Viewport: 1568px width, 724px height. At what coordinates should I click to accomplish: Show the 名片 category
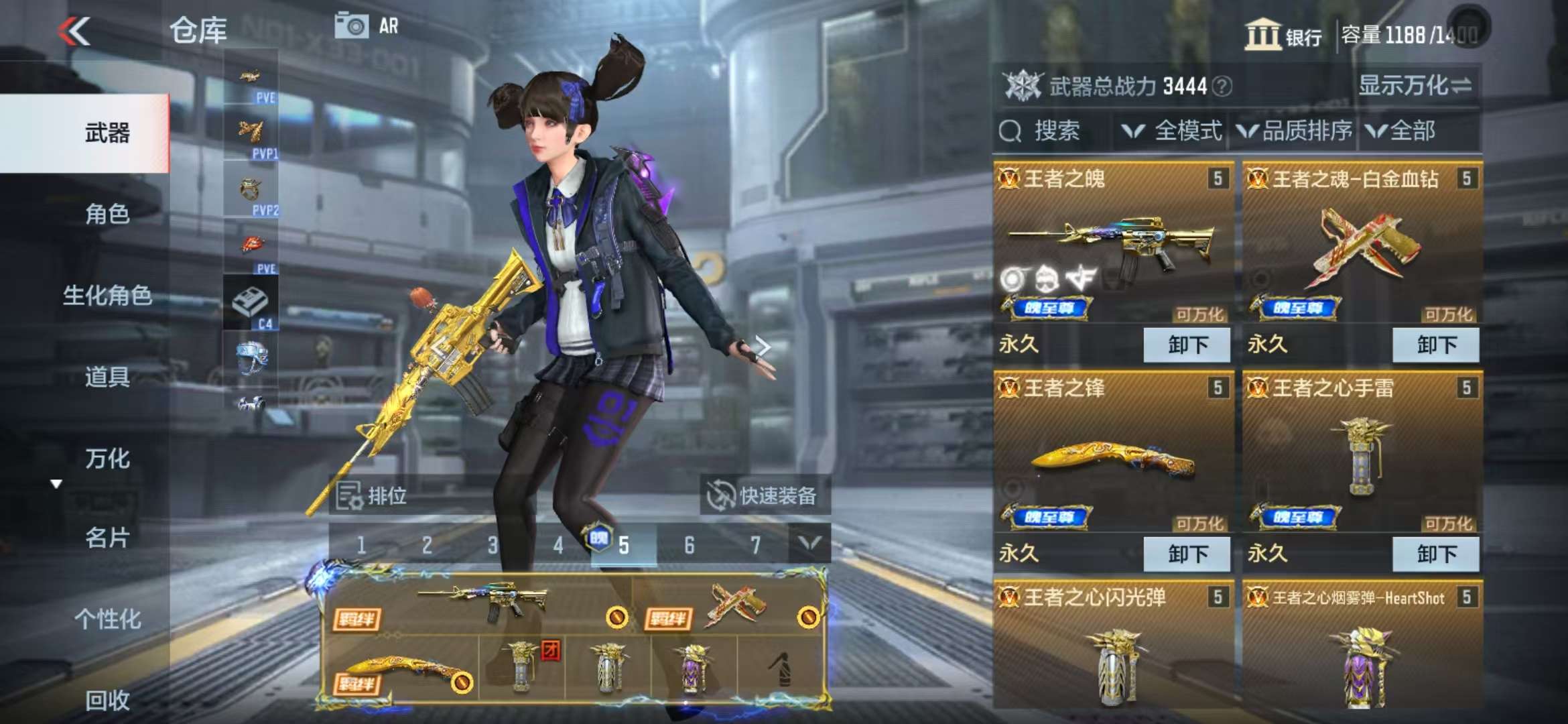tap(107, 538)
